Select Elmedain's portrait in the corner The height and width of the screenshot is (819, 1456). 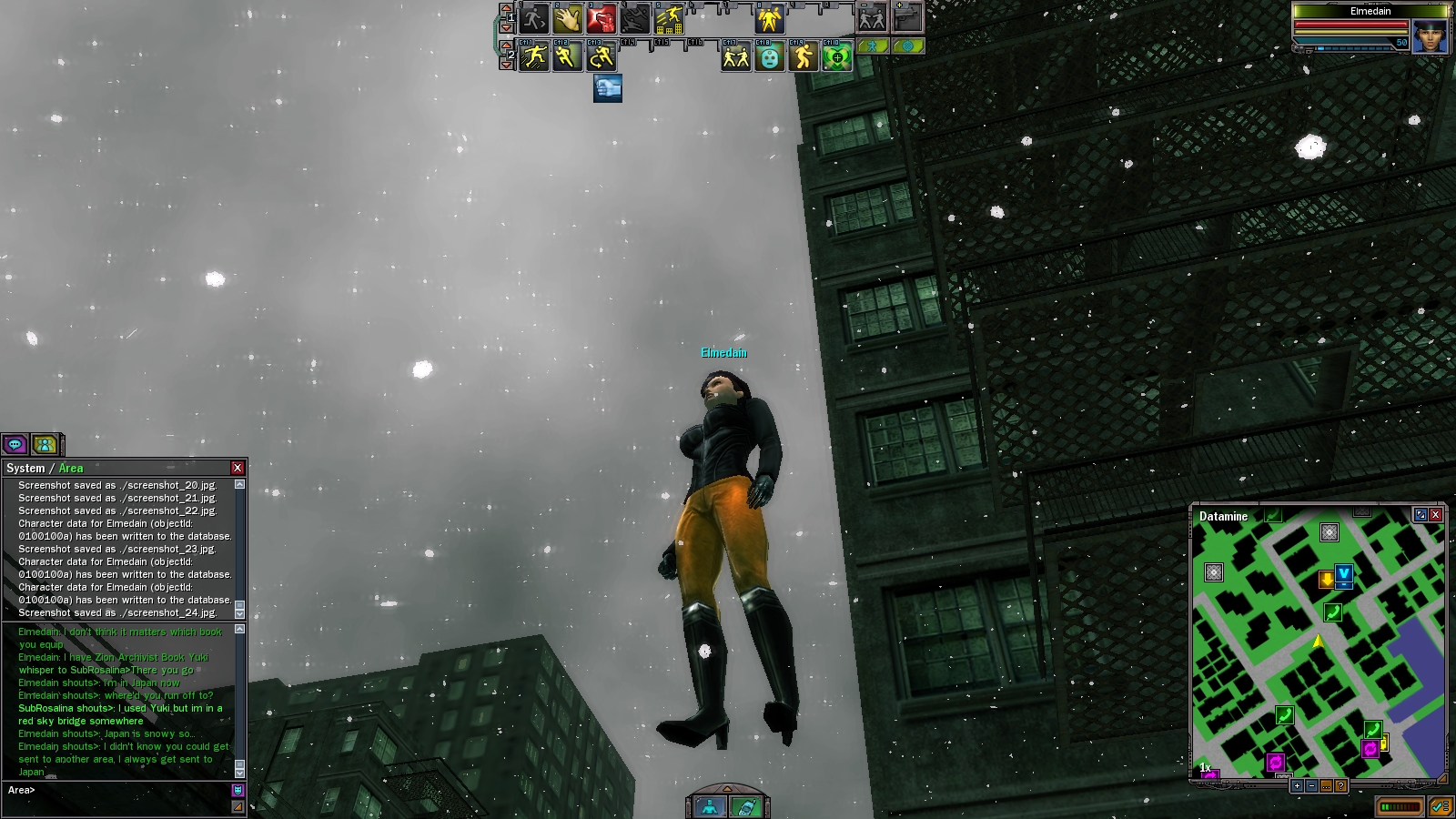coord(1430,37)
